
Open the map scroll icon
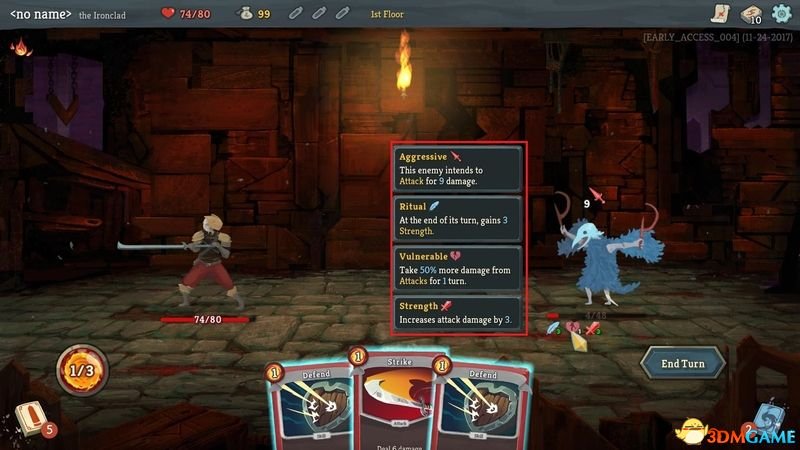pyautogui.click(x=720, y=14)
